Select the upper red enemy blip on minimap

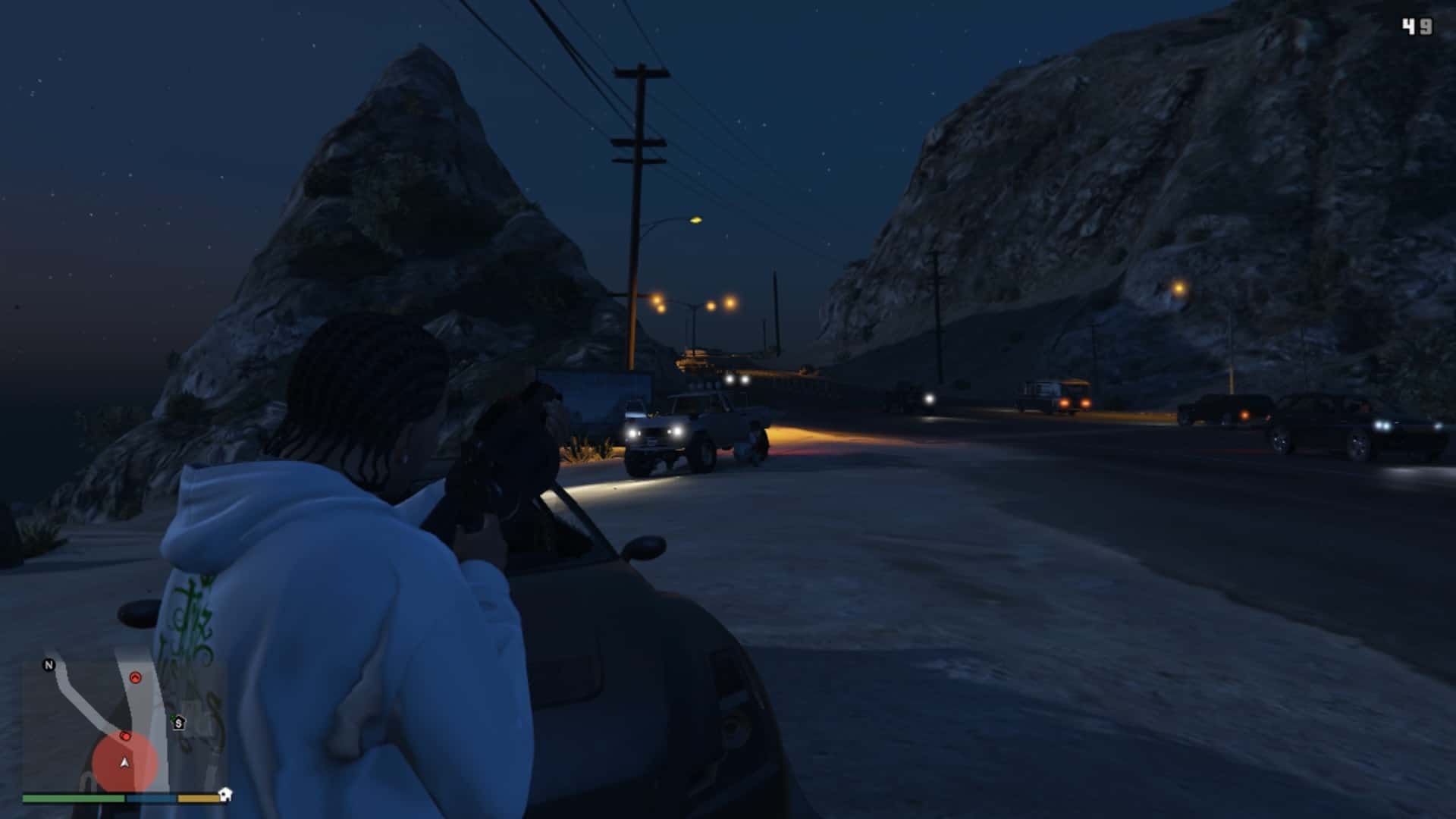point(136,678)
